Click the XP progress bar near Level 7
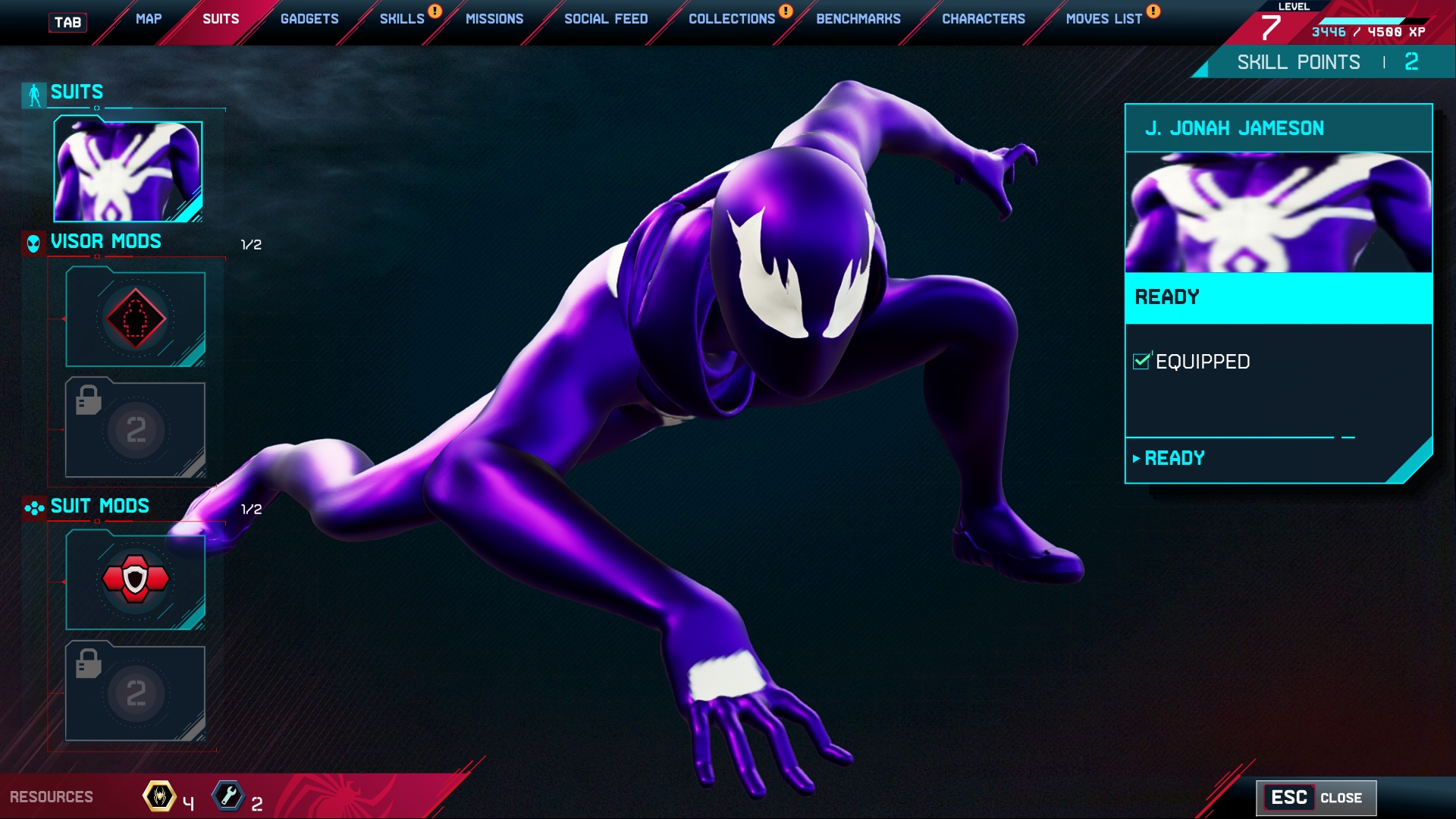This screenshot has width=1456, height=819. click(1365, 19)
